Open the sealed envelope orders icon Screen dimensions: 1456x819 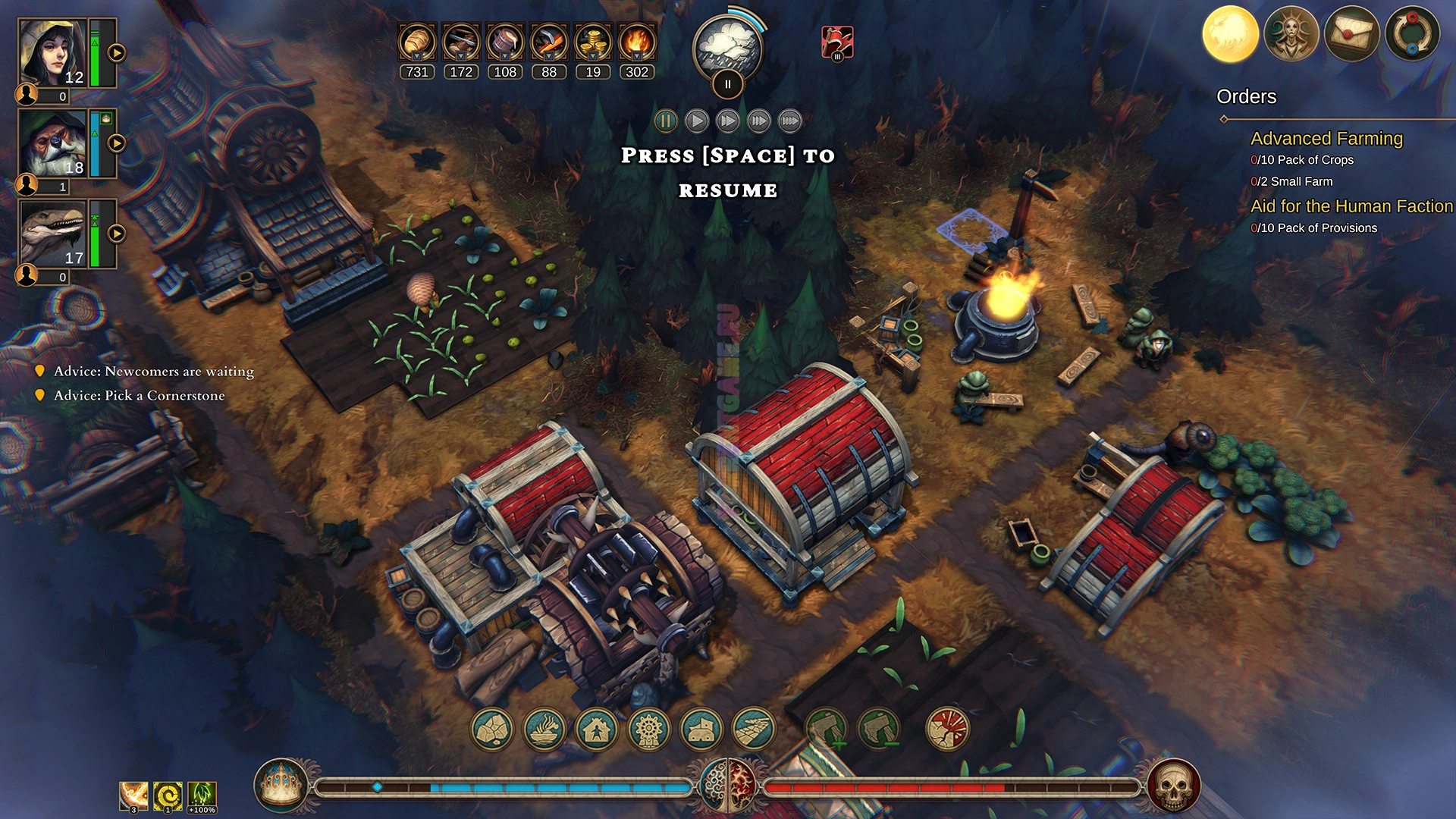[x=1351, y=34]
